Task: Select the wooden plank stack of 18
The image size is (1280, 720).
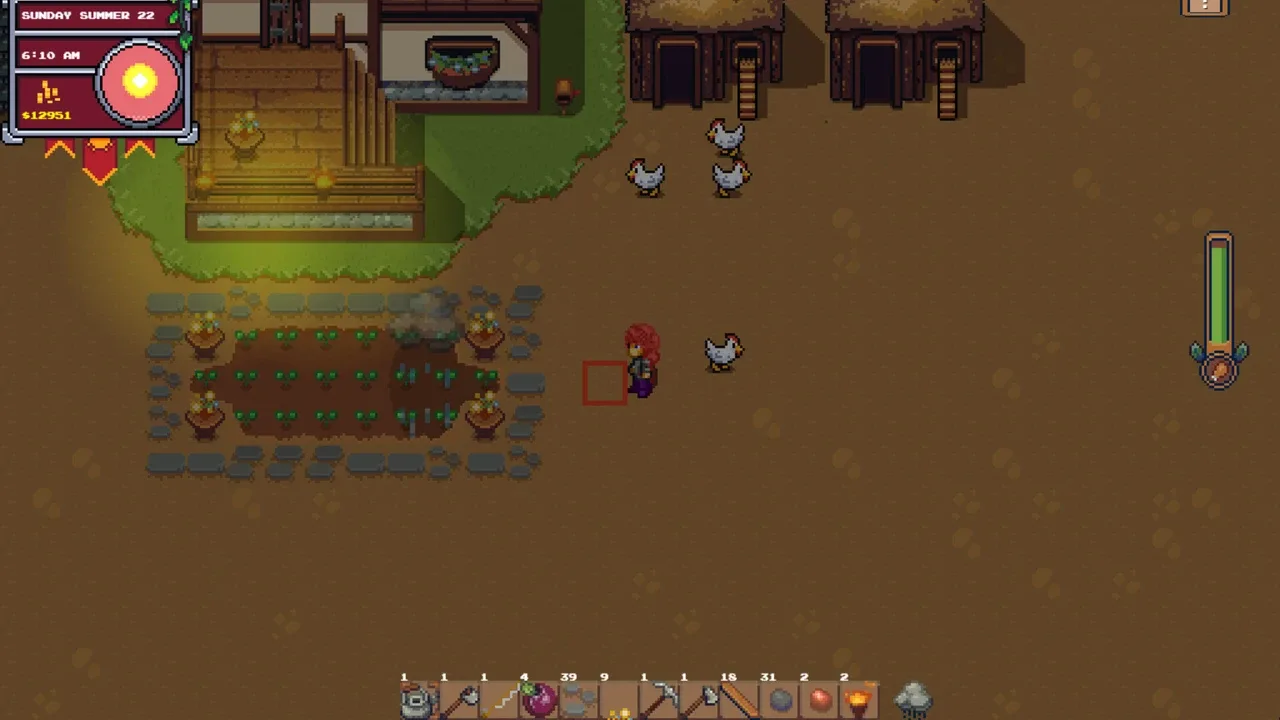Action: click(739, 700)
